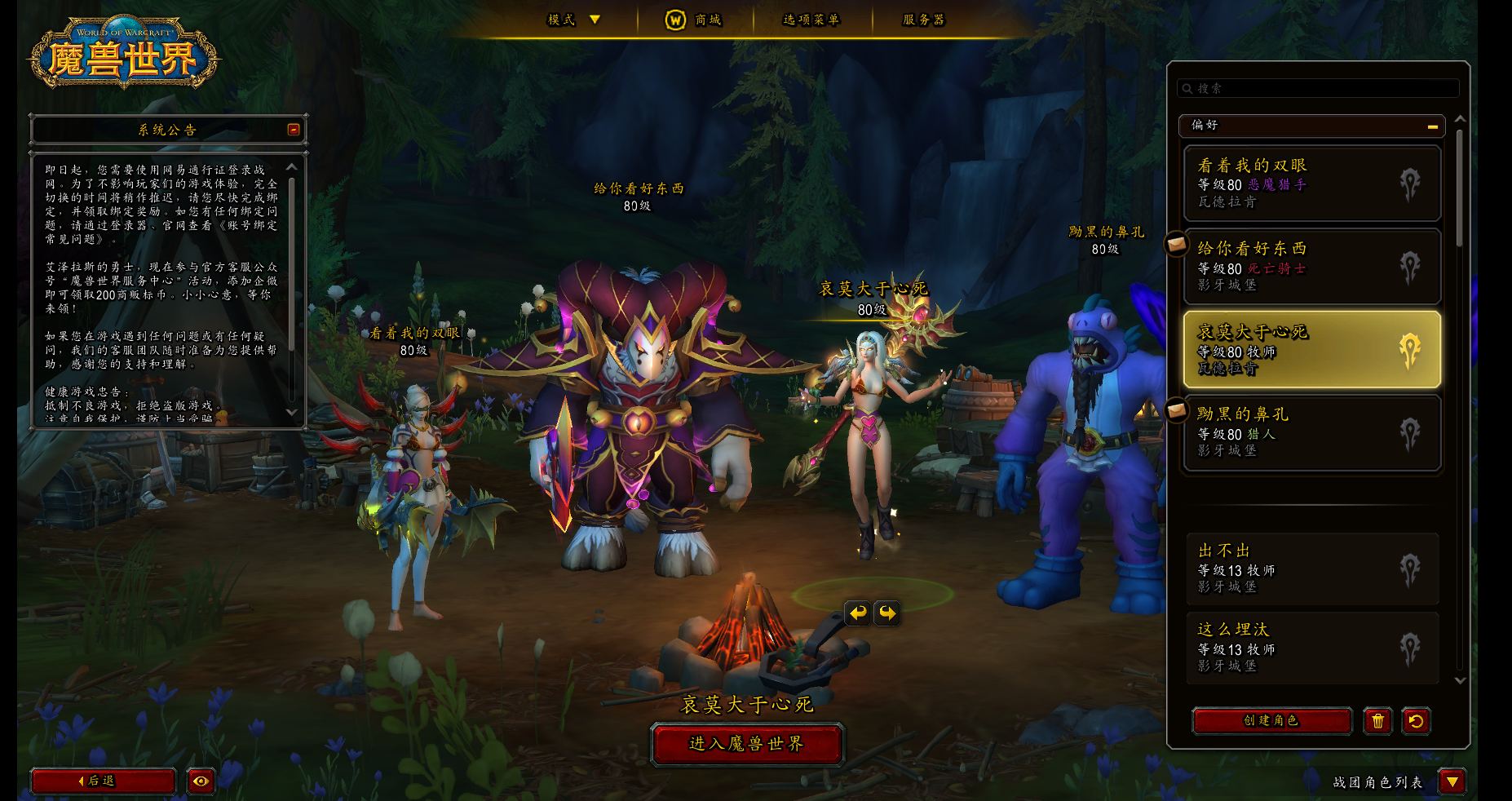This screenshot has height=801, width=1512.
Task: Select character 黝黑的鼻孔
Action: (1311, 432)
